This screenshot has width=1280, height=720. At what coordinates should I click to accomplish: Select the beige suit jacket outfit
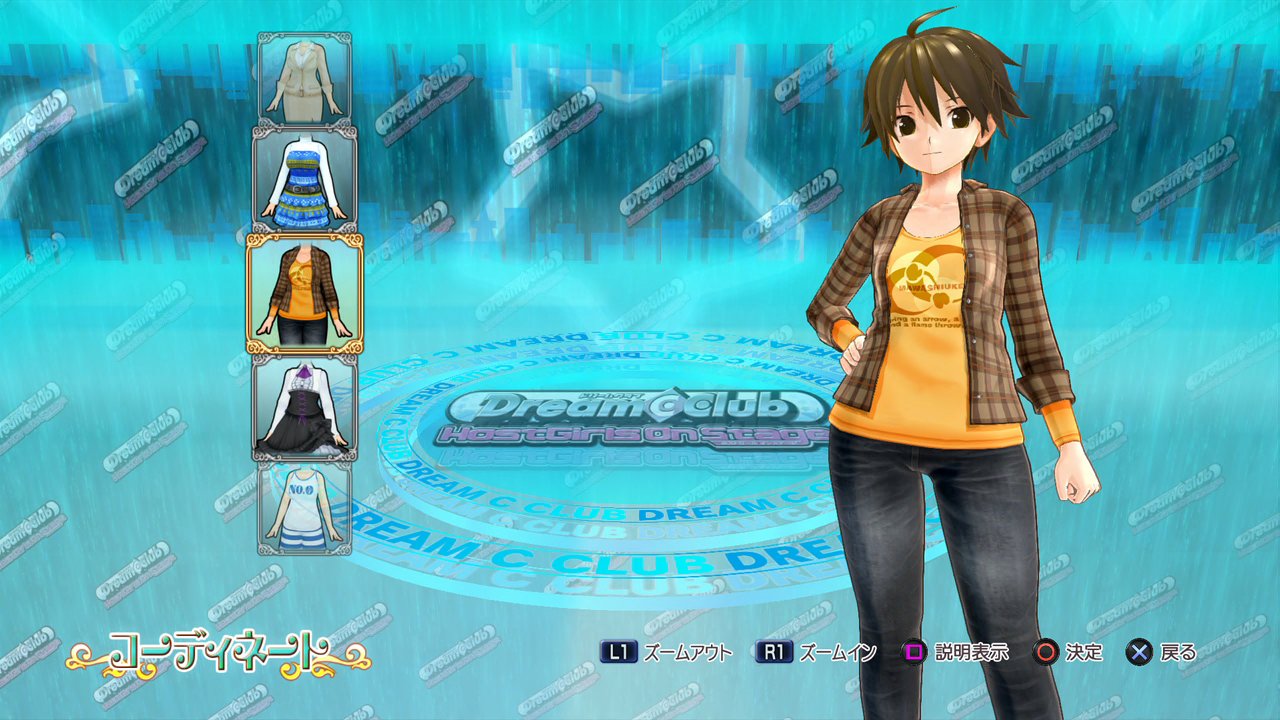coord(305,78)
